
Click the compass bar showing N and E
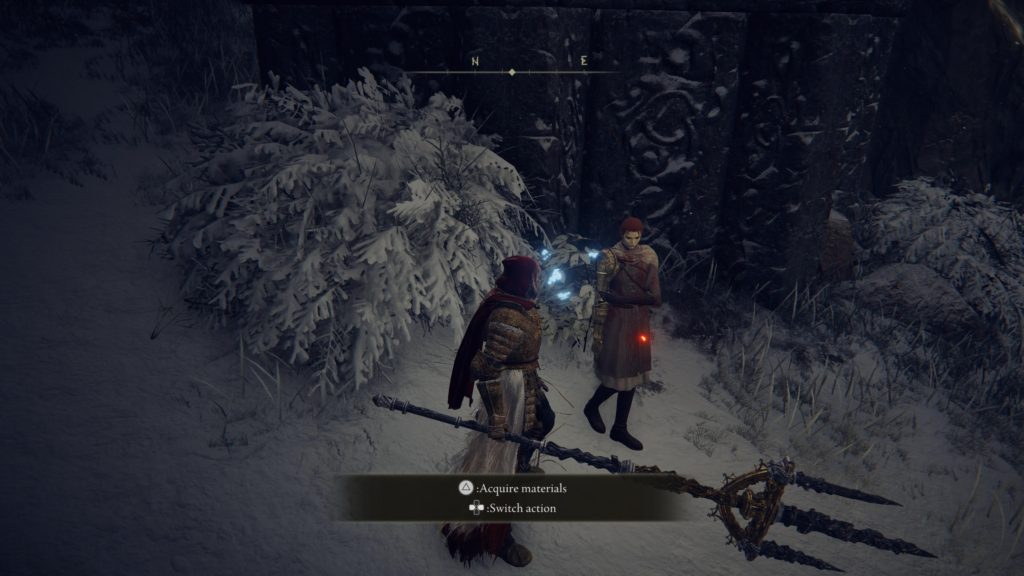512,68
